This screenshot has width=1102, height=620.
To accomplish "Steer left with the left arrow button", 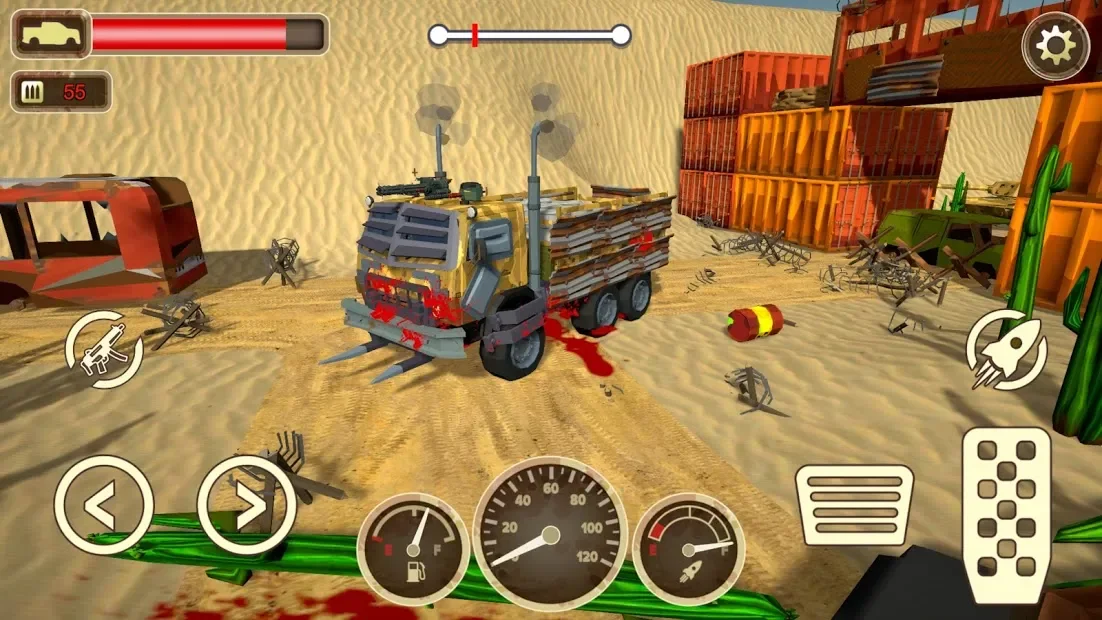I will [x=103, y=505].
